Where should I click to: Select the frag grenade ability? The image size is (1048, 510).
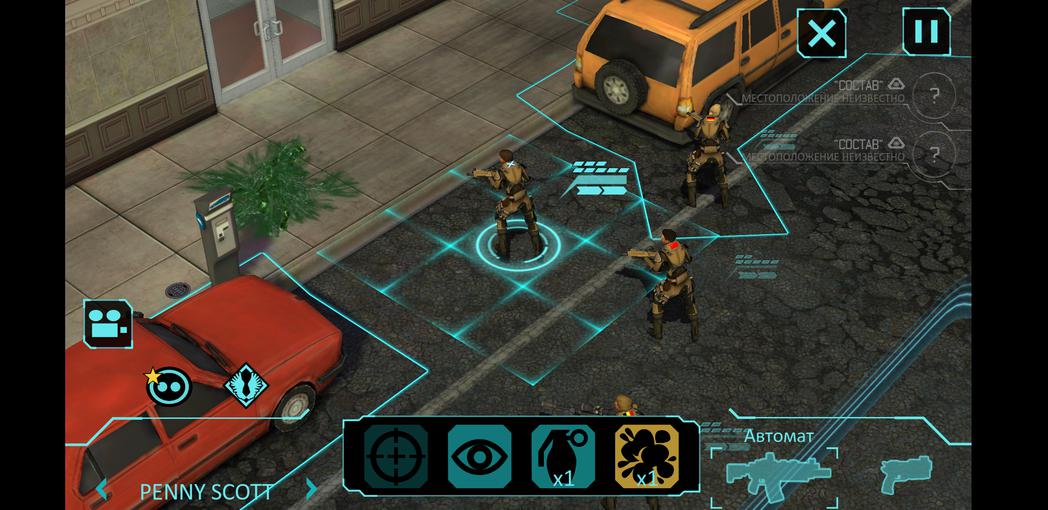tap(563, 458)
